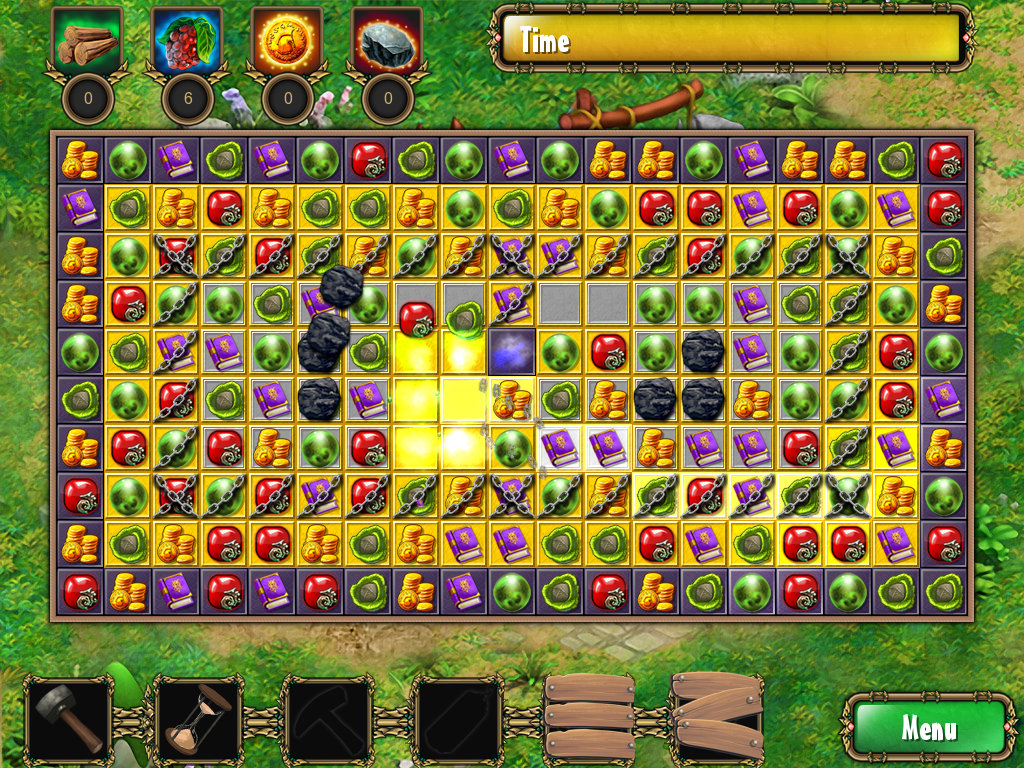
Task: Click the stone resource icon
Action: [x=387, y=42]
